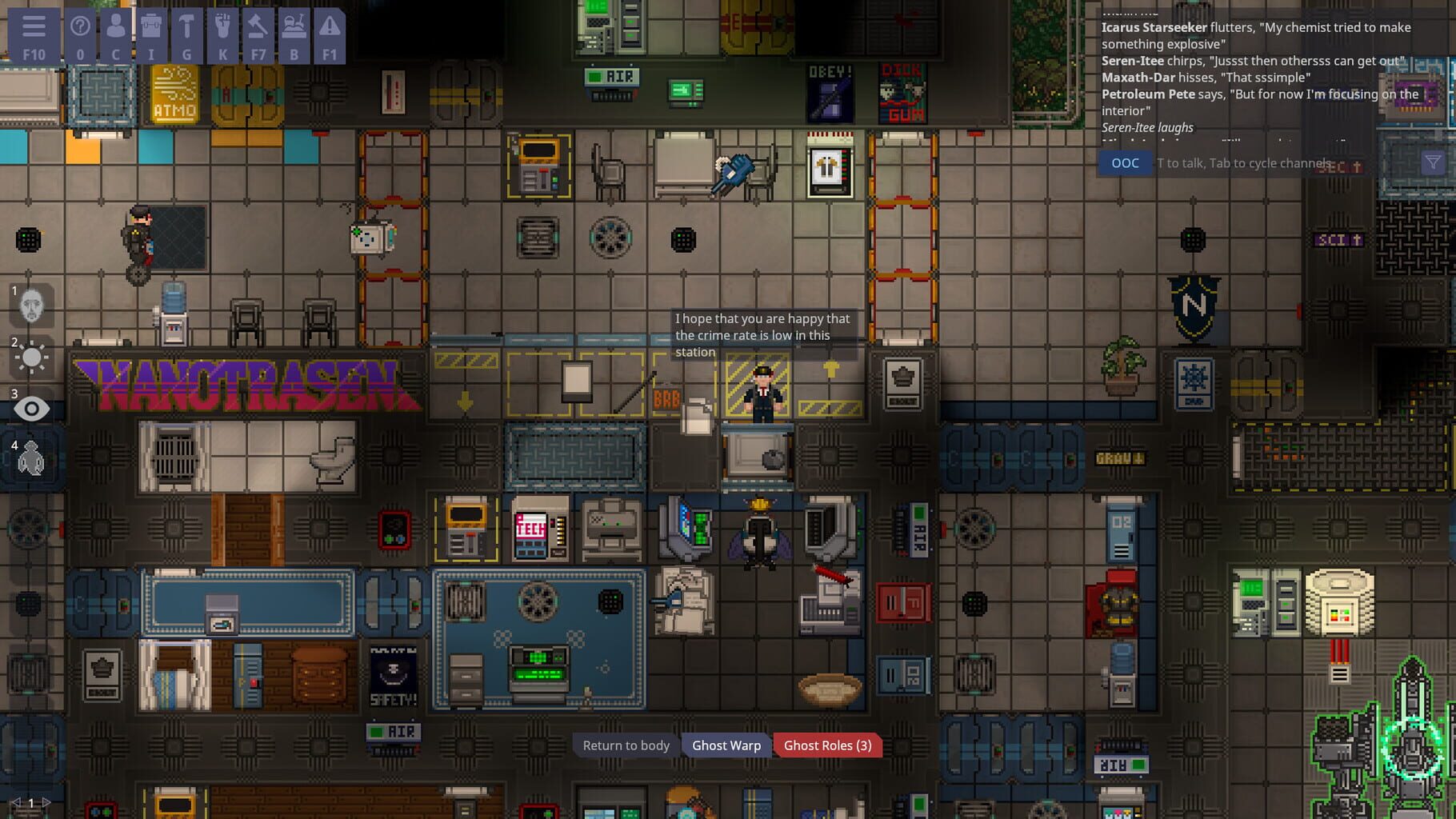Viewport: 1456px width, 819px height.
Task: Open the sandbox tools (B)
Action: (x=294, y=35)
